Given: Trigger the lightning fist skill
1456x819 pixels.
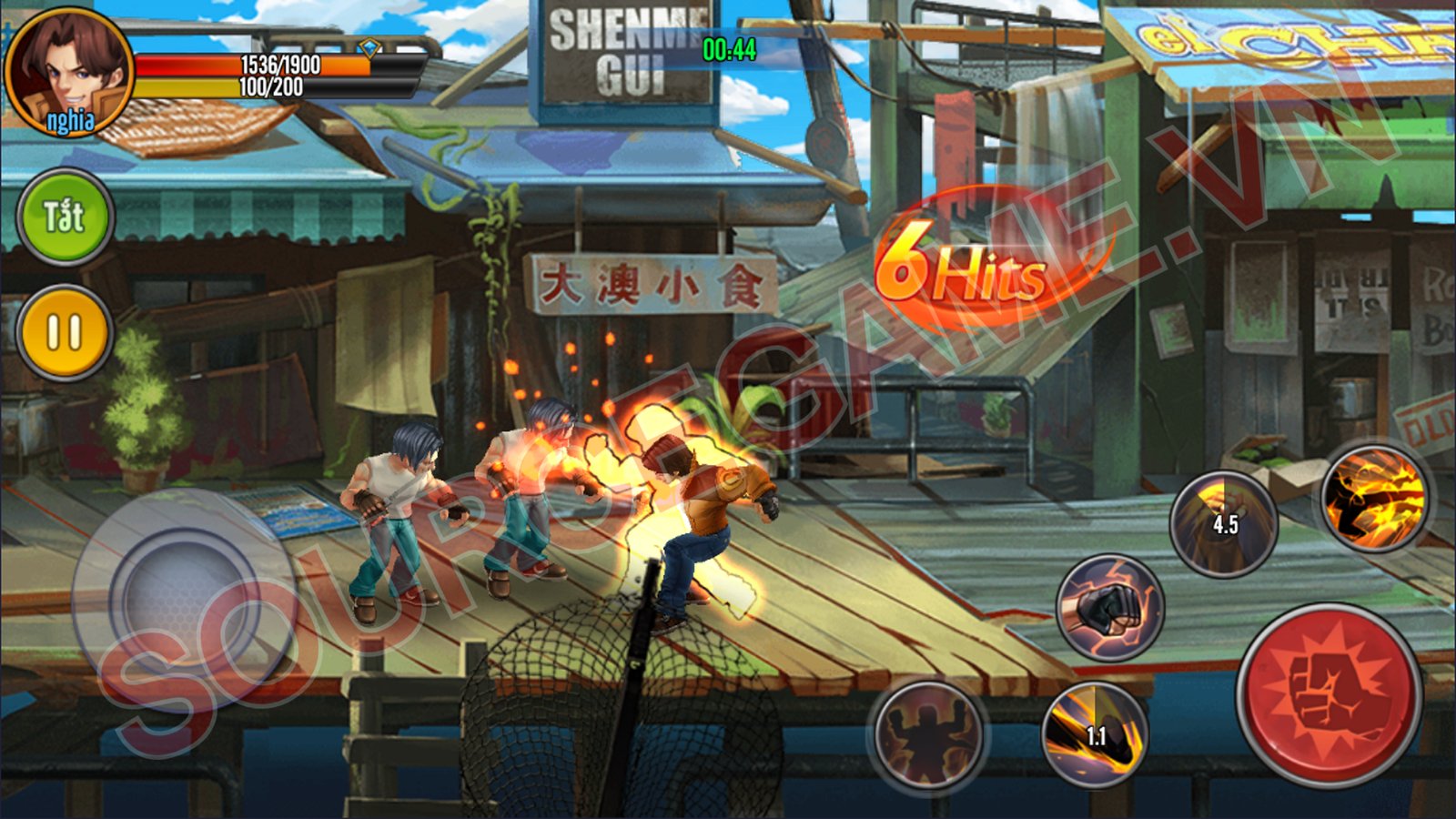Looking at the screenshot, I should click(1110, 607).
